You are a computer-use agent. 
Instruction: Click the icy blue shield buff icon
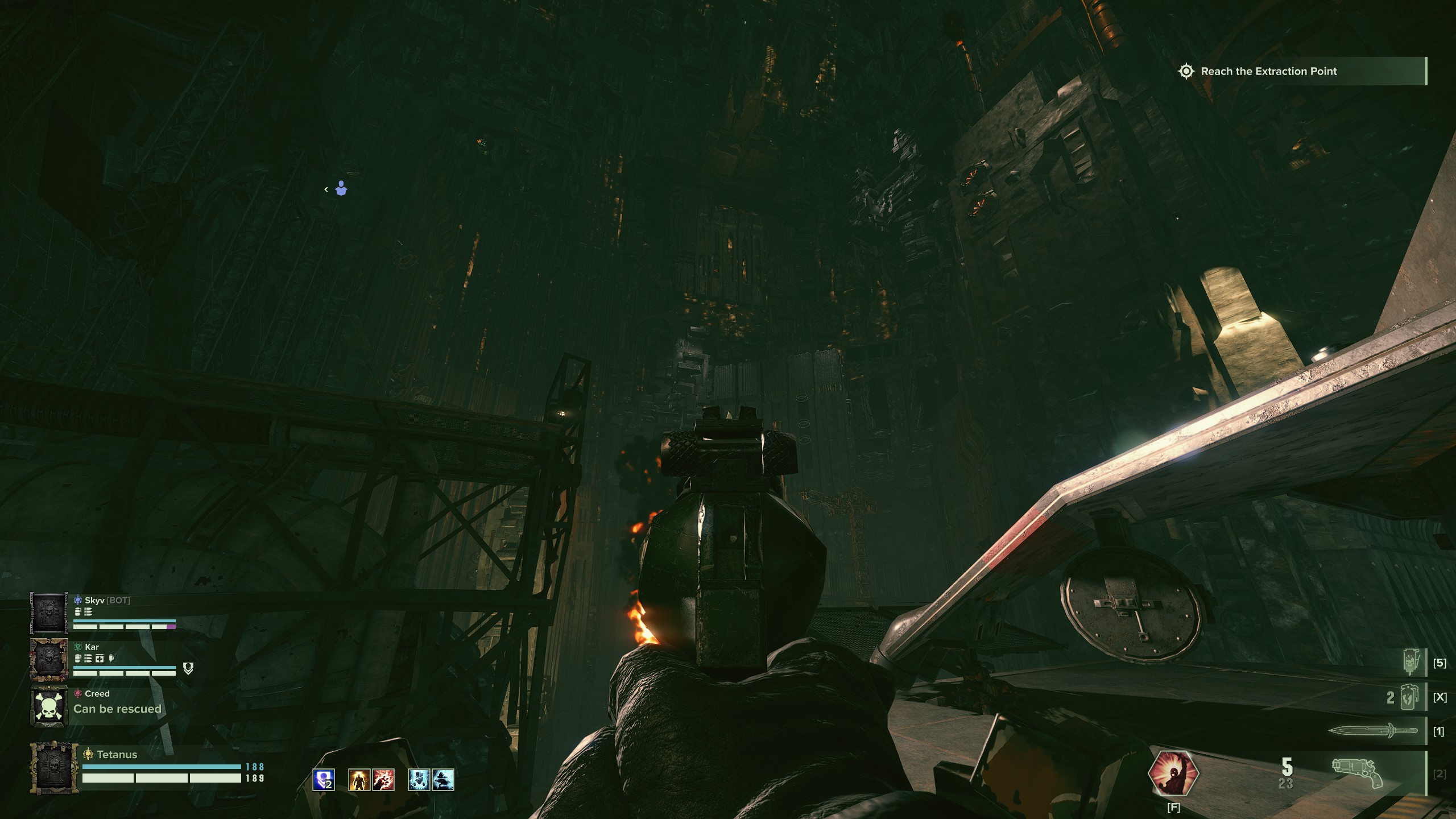click(419, 780)
